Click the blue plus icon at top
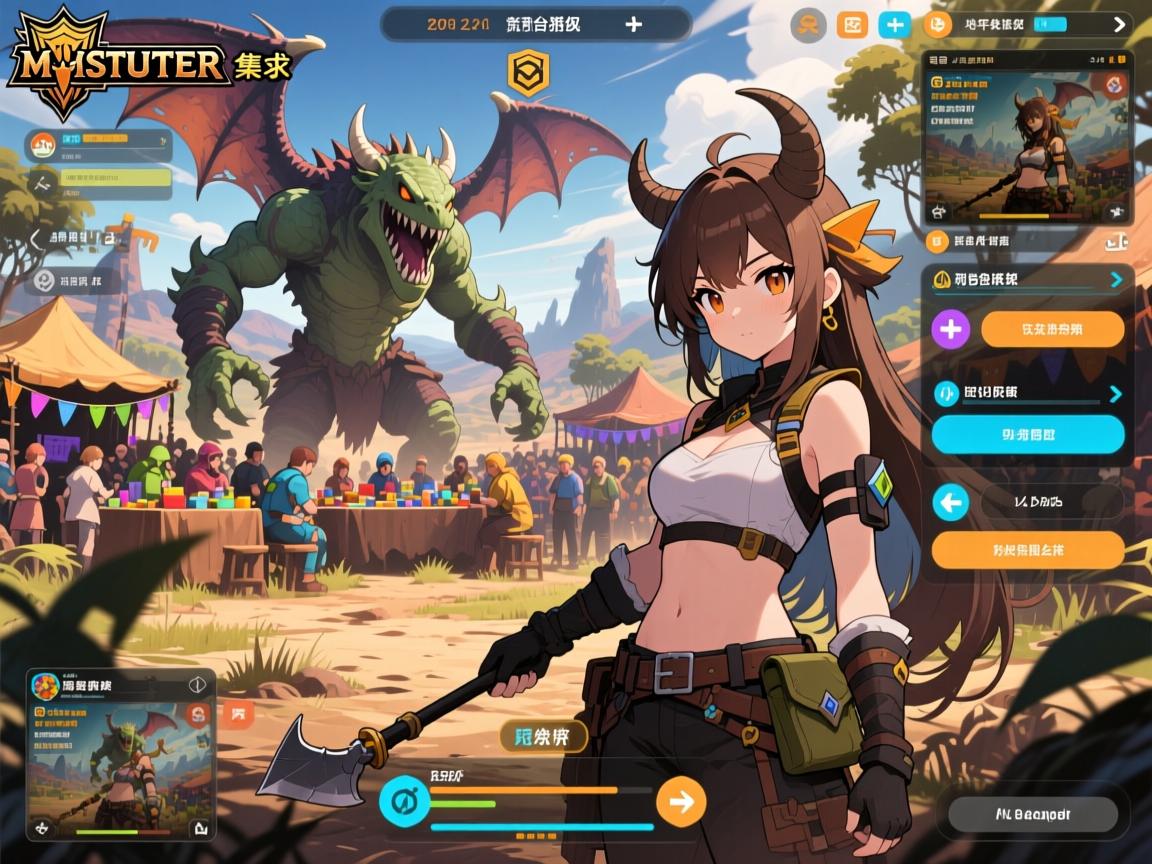The width and height of the screenshot is (1152, 864). pos(894,25)
